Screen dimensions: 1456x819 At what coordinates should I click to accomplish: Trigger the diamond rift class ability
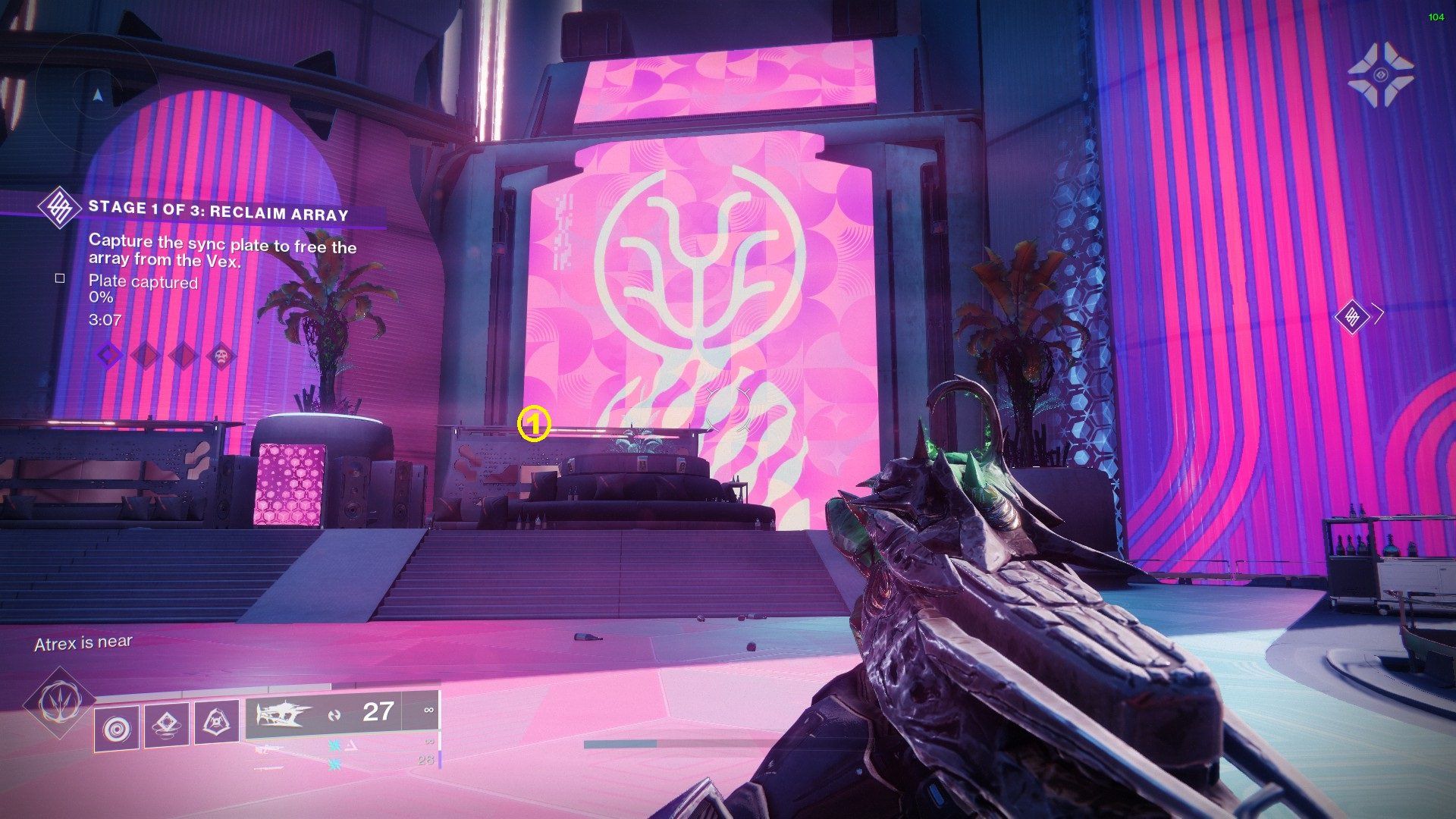(167, 724)
